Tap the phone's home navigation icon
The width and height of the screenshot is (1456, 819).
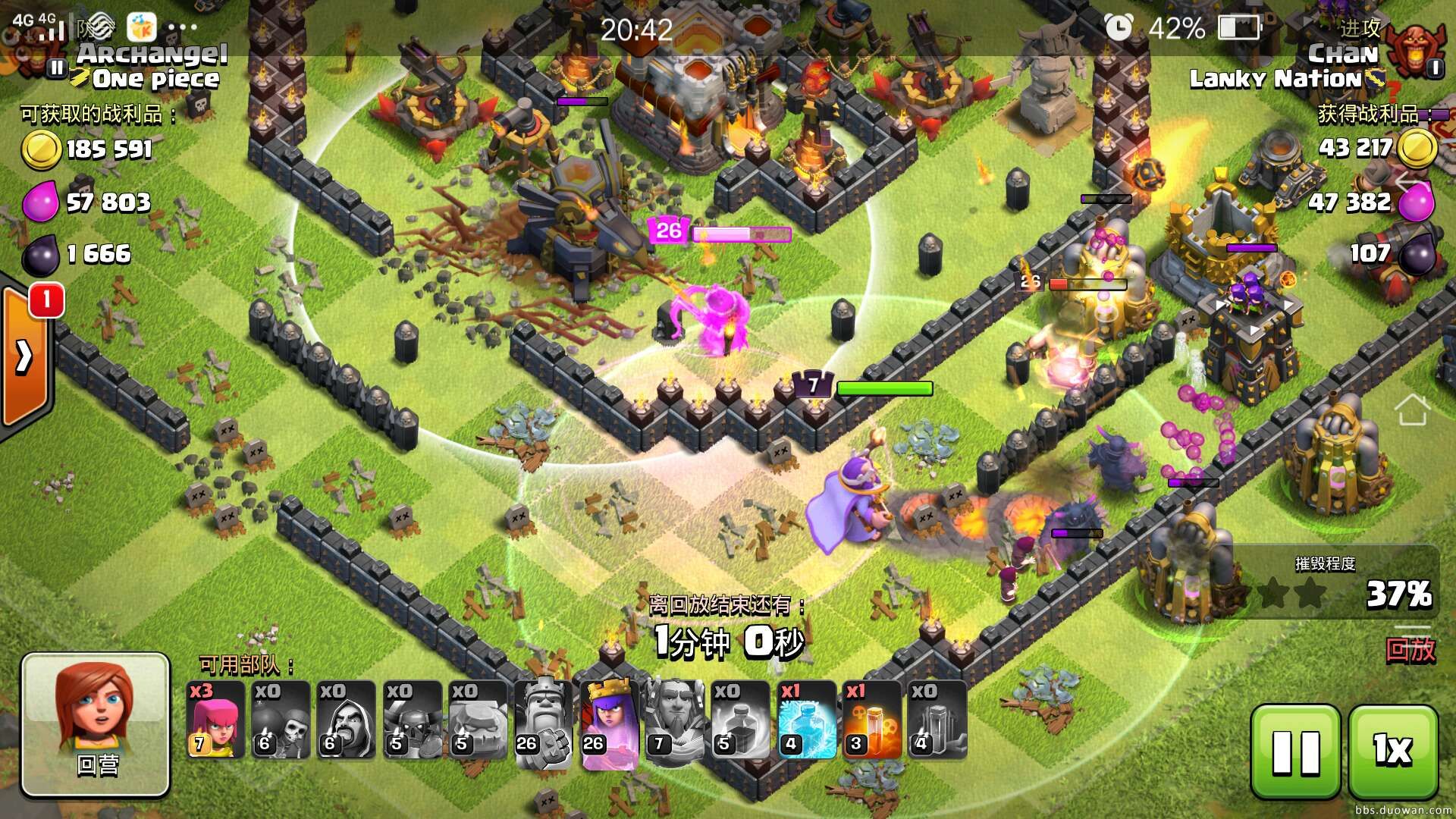click(x=1412, y=410)
